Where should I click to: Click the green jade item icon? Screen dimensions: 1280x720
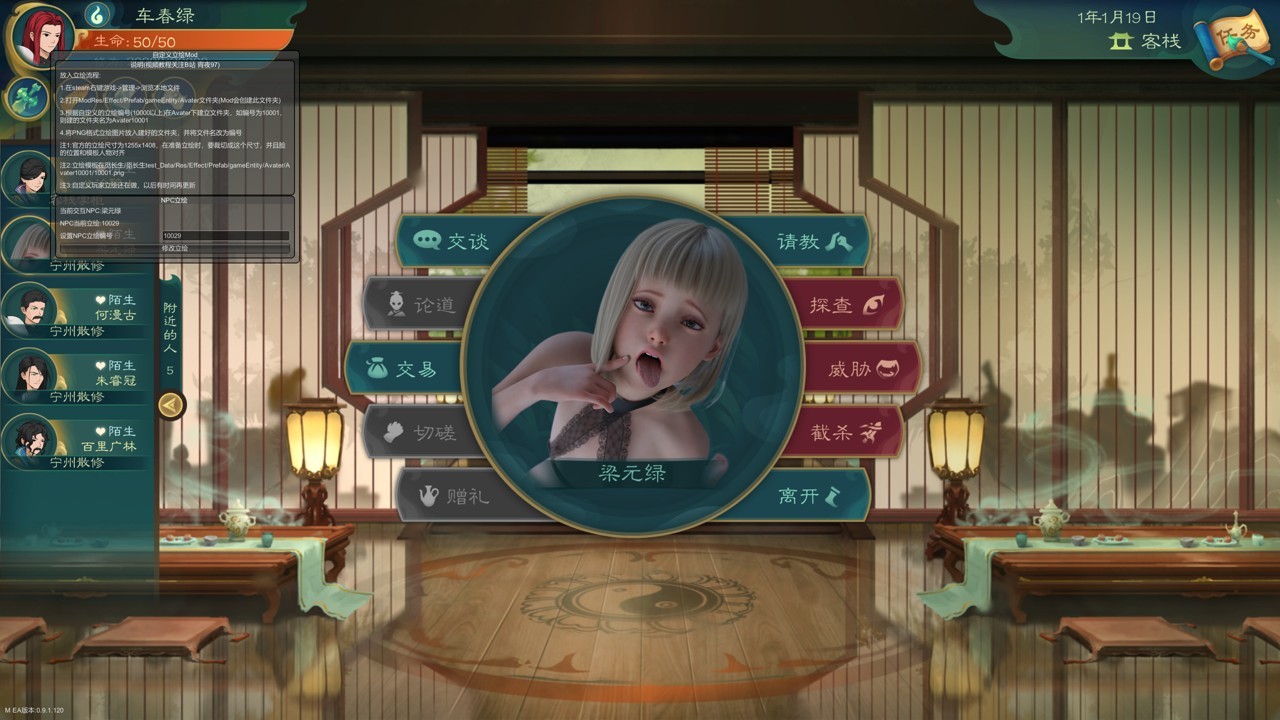coord(27,98)
